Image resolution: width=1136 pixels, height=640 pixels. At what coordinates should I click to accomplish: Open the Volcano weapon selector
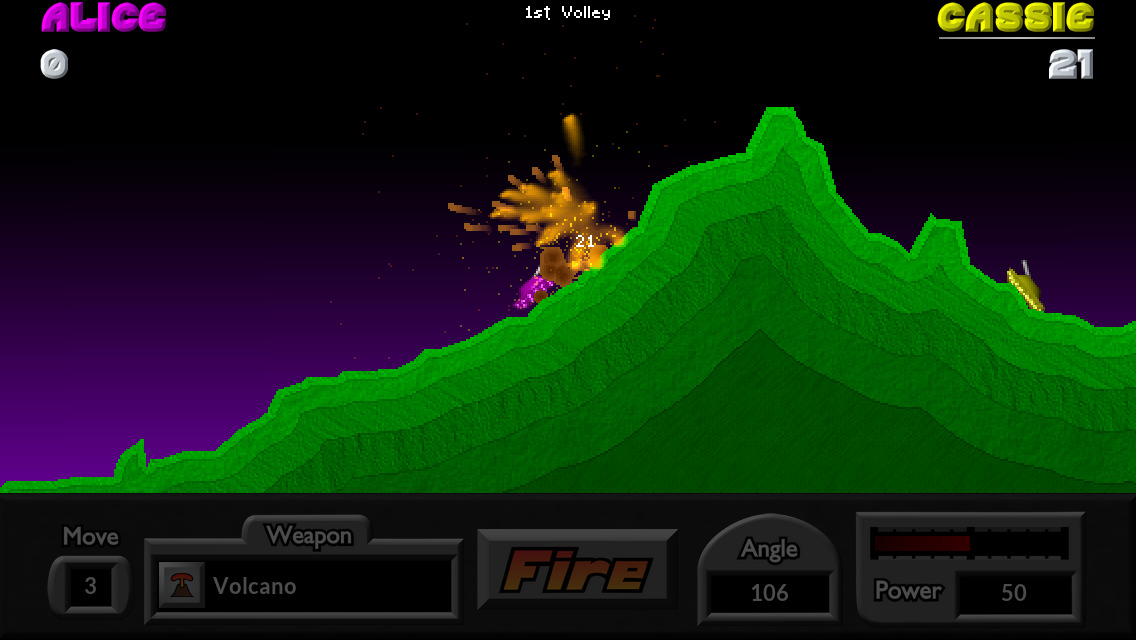[303, 586]
